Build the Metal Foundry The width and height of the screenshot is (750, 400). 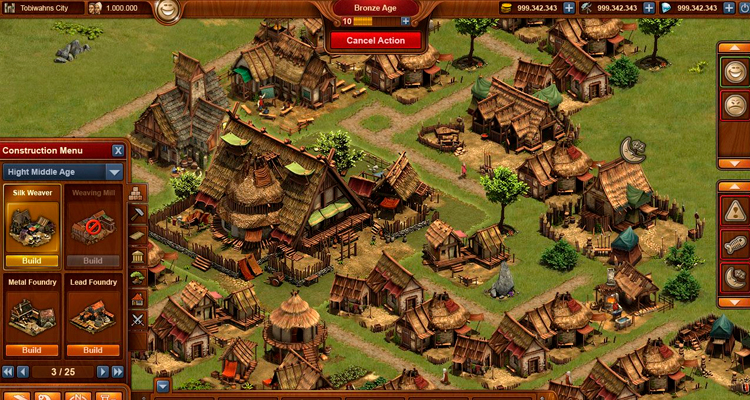pos(32,351)
